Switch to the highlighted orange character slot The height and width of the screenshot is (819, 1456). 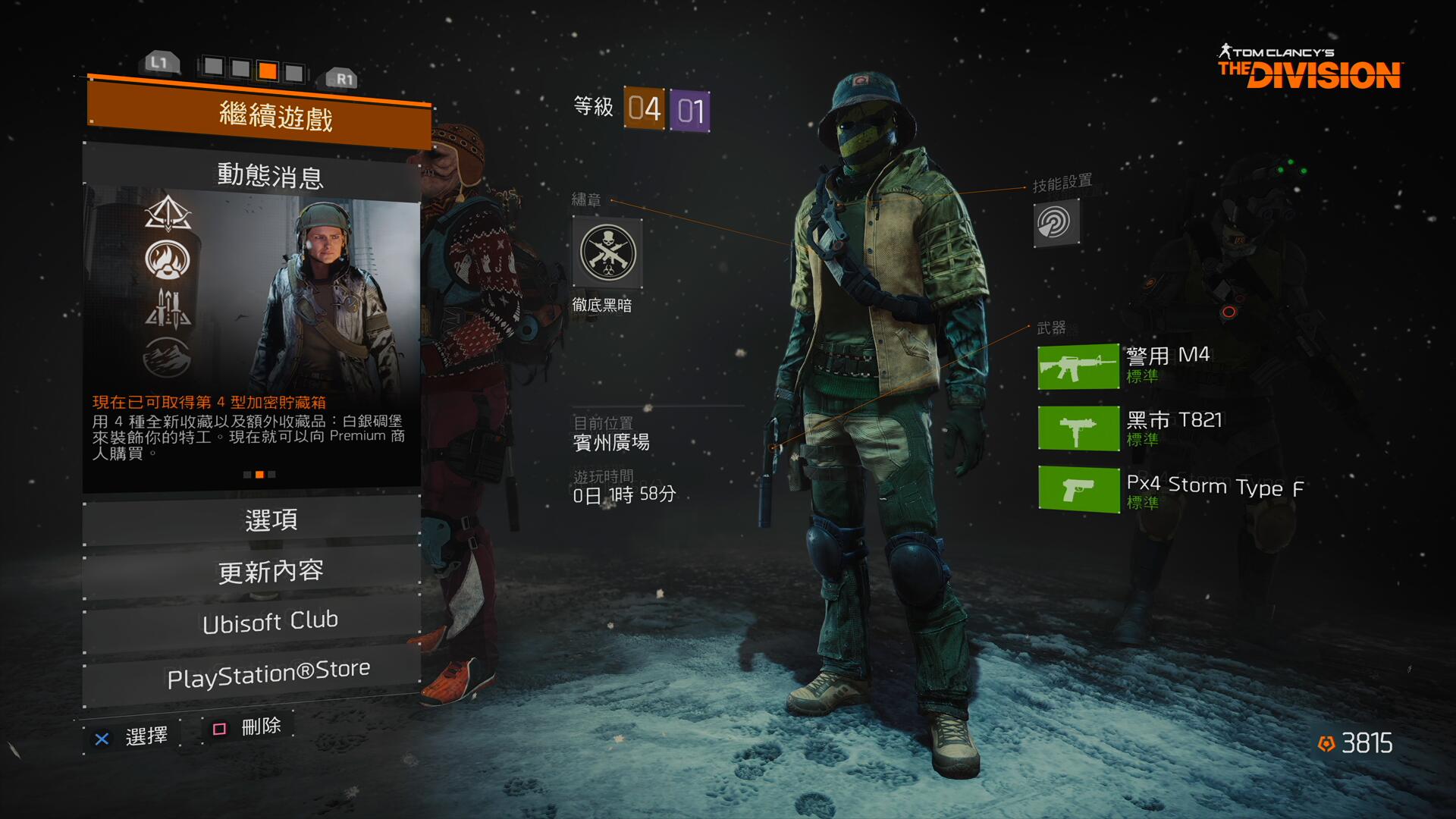pyautogui.click(x=267, y=71)
